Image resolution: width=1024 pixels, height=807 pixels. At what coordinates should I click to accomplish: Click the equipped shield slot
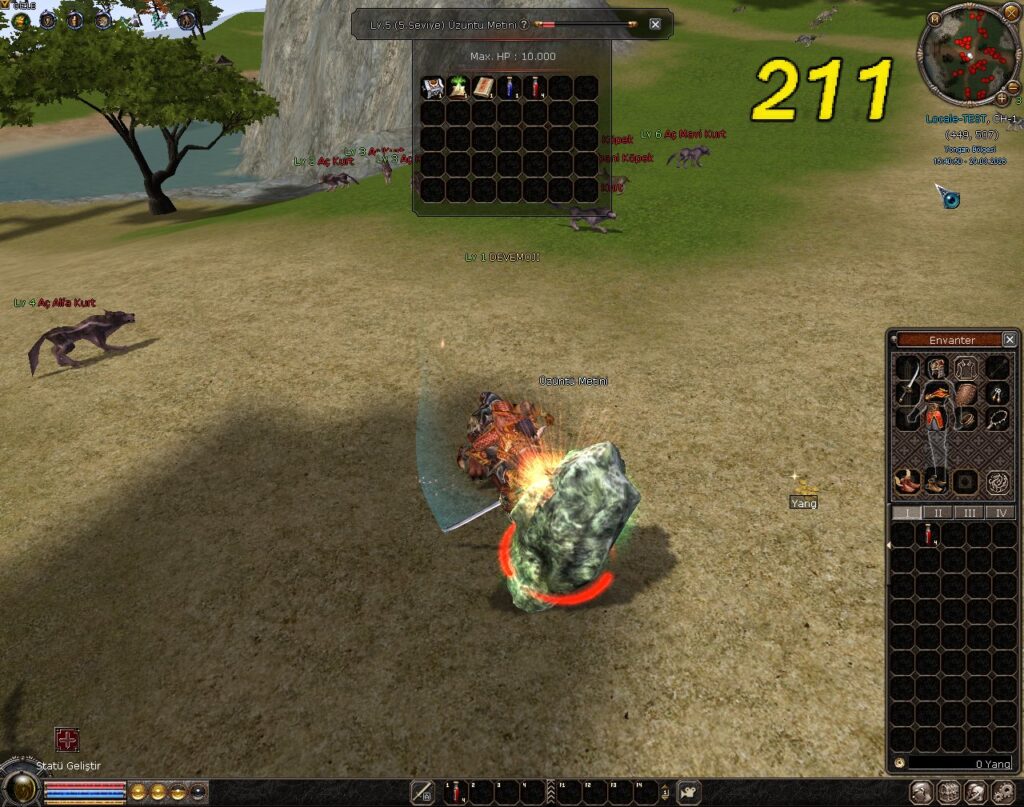pos(967,393)
